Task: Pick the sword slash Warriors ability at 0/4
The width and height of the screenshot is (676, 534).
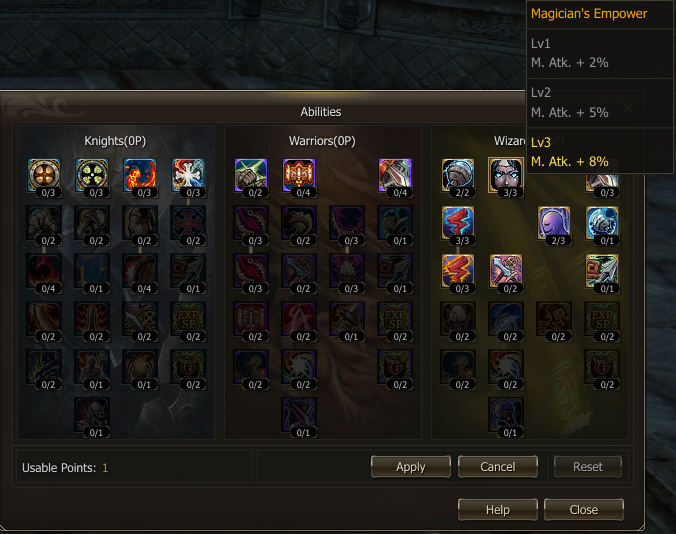Action: click(x=395, y=174)
